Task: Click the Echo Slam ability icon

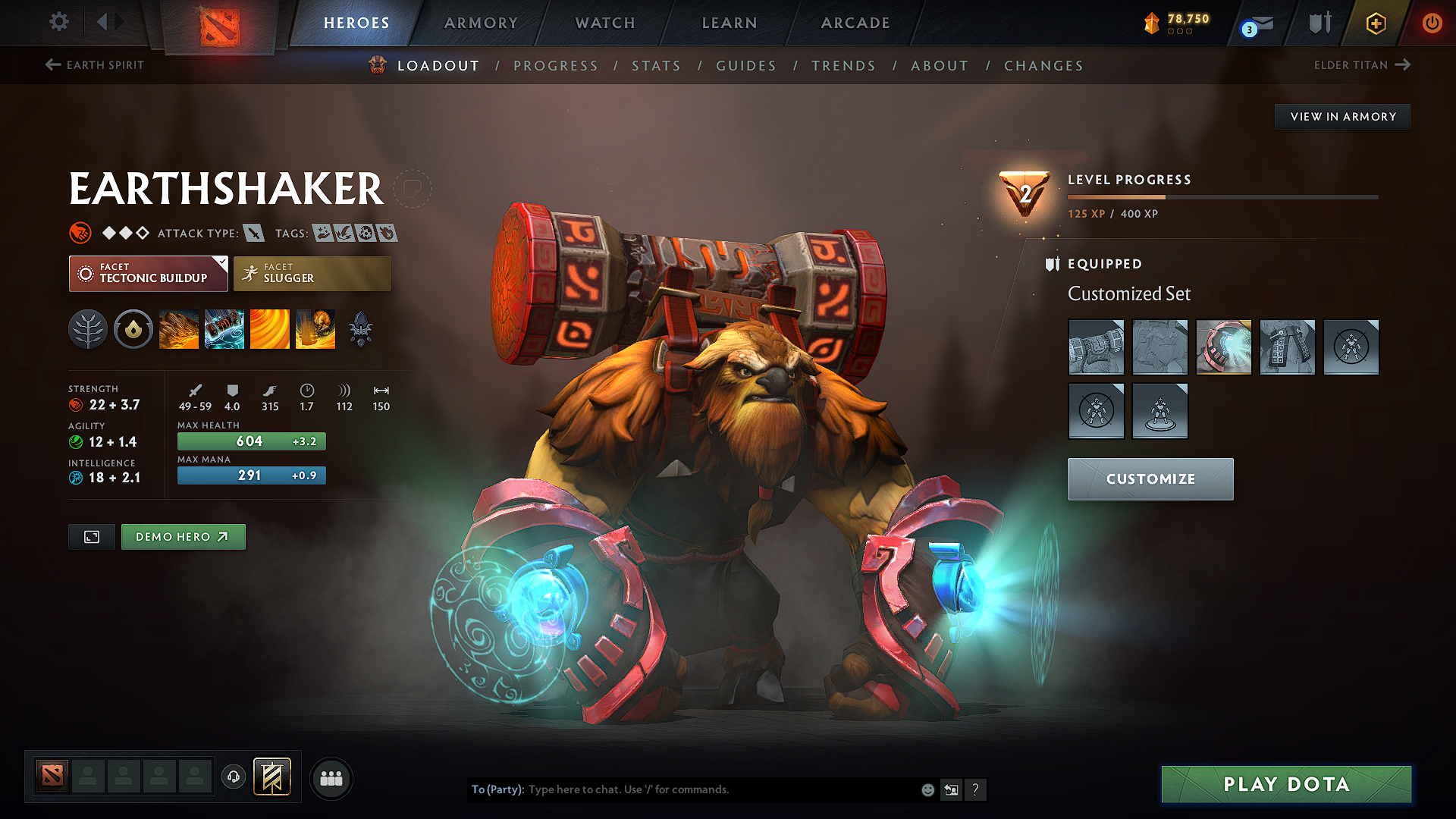Action: pos(315,329)
